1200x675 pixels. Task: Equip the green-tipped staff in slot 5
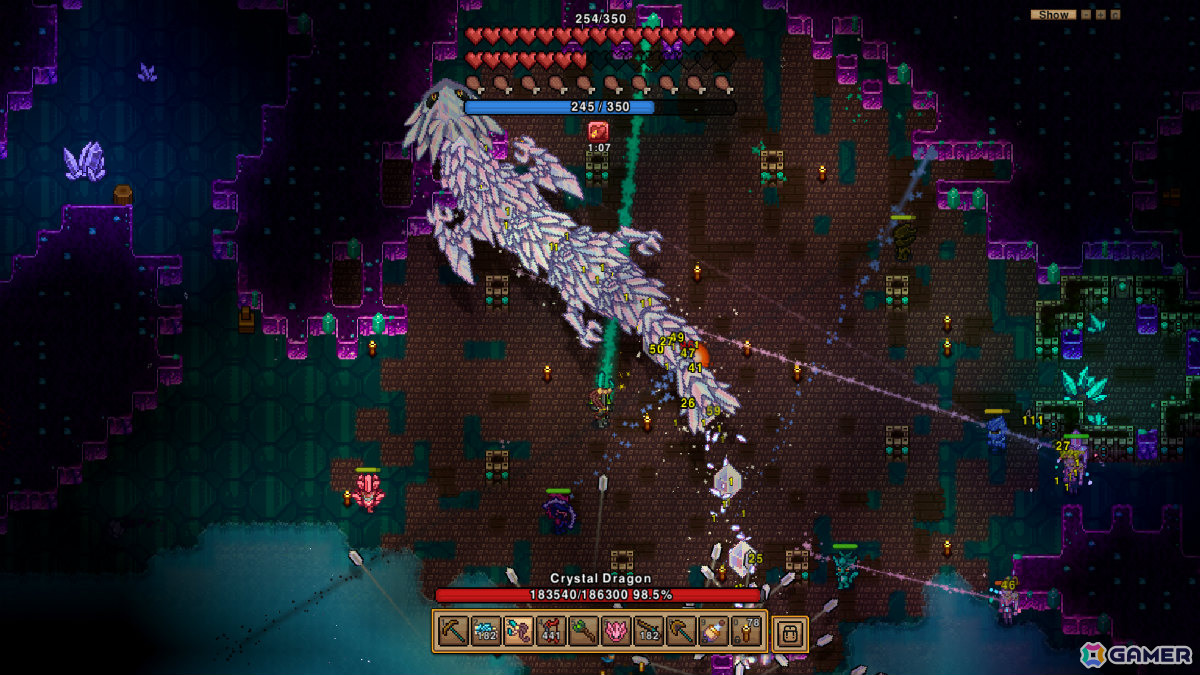(x=583, y=631)
